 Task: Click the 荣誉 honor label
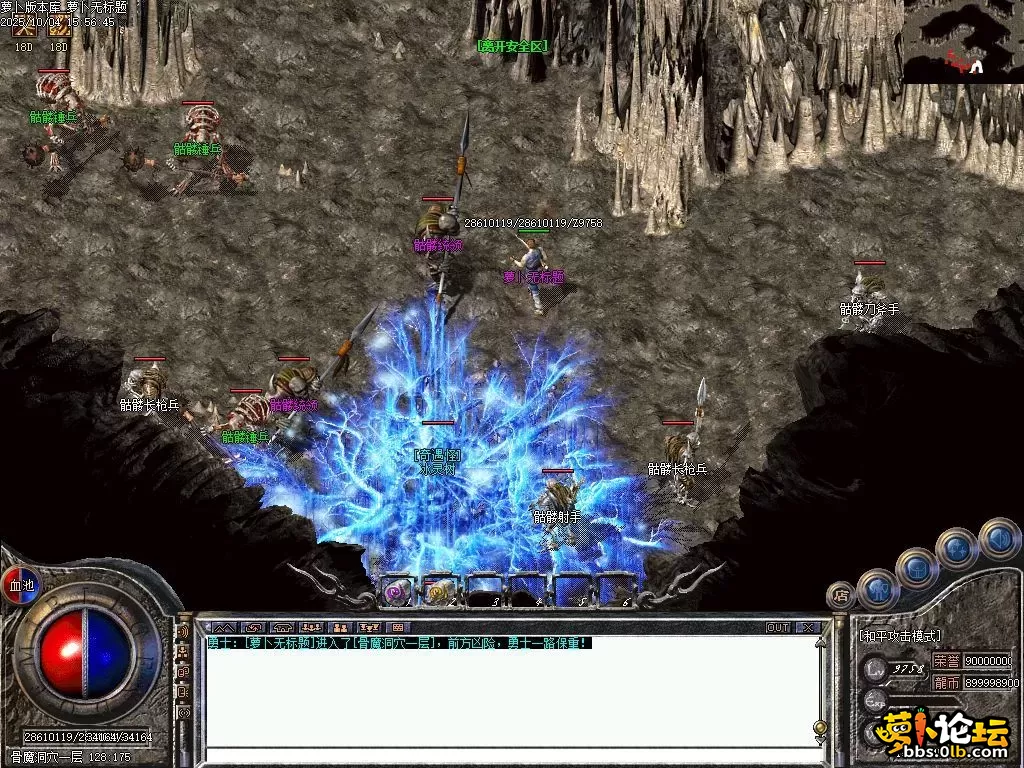946,661
